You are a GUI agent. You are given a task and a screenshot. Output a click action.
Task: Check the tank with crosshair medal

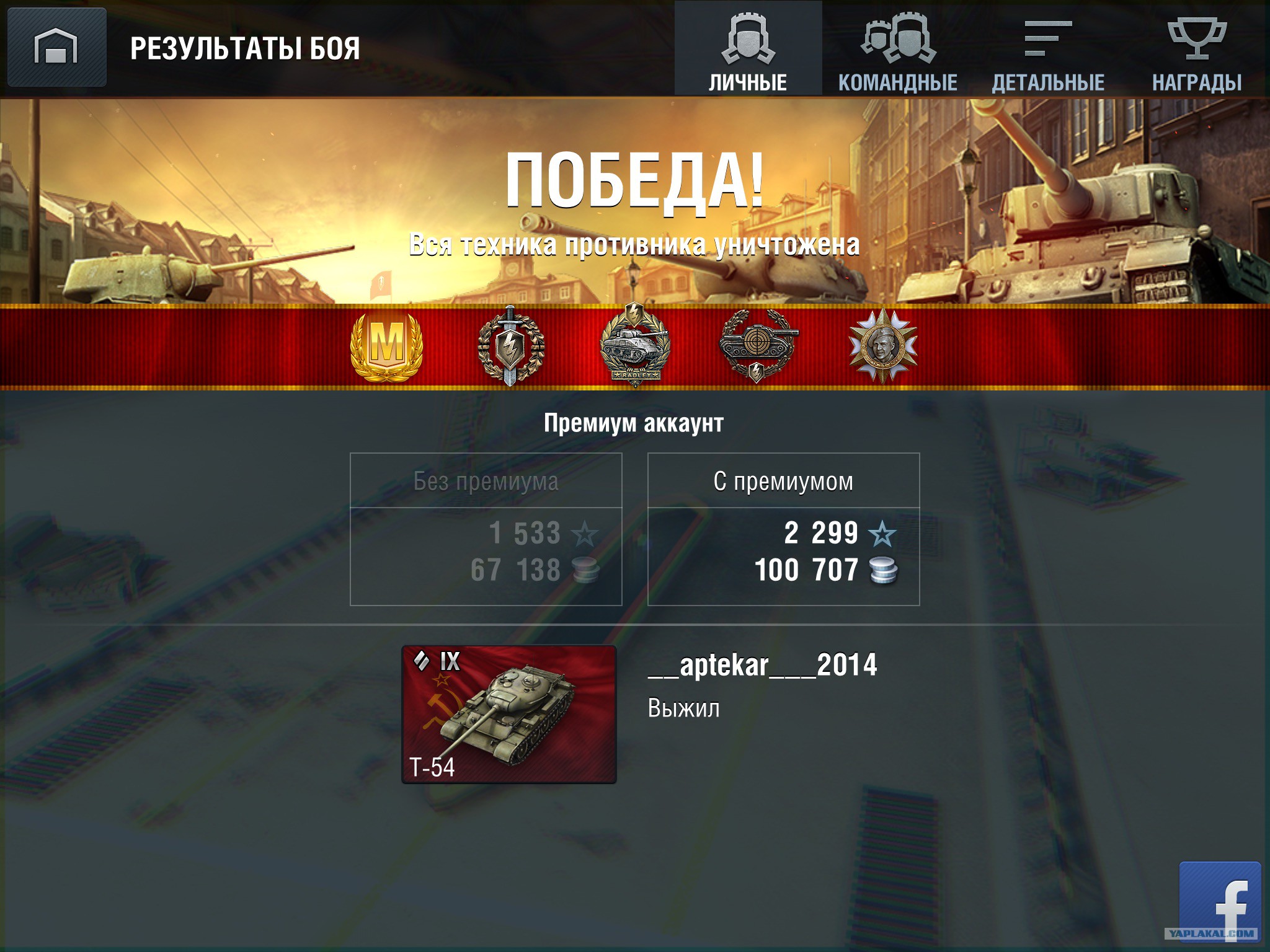(758, 346)
